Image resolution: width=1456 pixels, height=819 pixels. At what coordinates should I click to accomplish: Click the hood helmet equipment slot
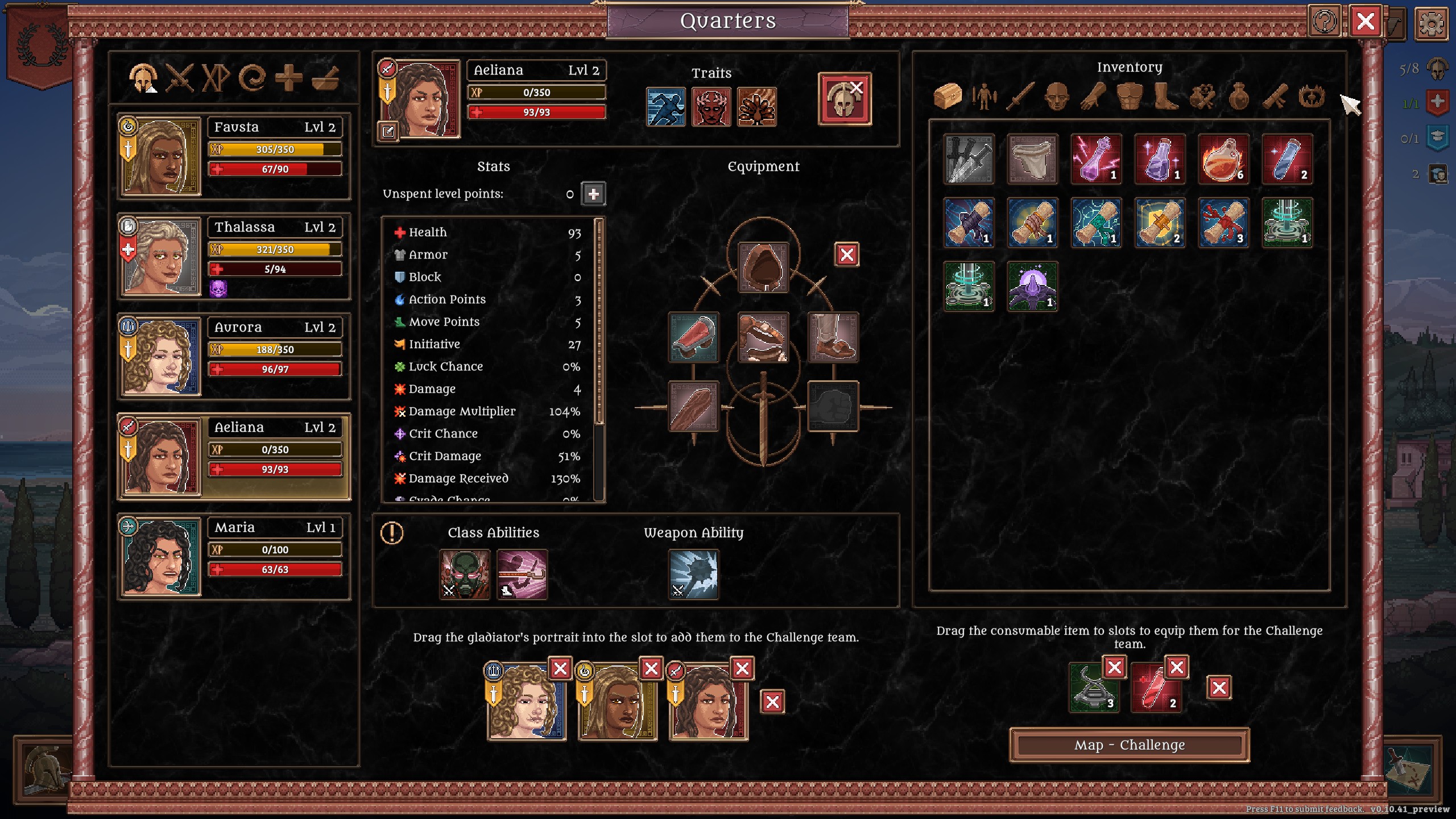763,267
